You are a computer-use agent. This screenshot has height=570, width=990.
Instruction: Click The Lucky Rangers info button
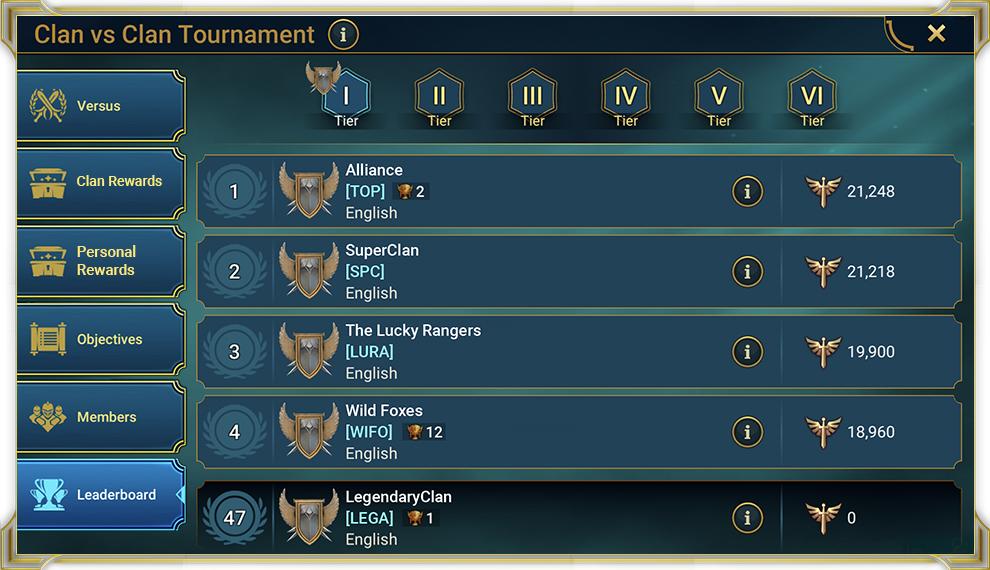747,351
